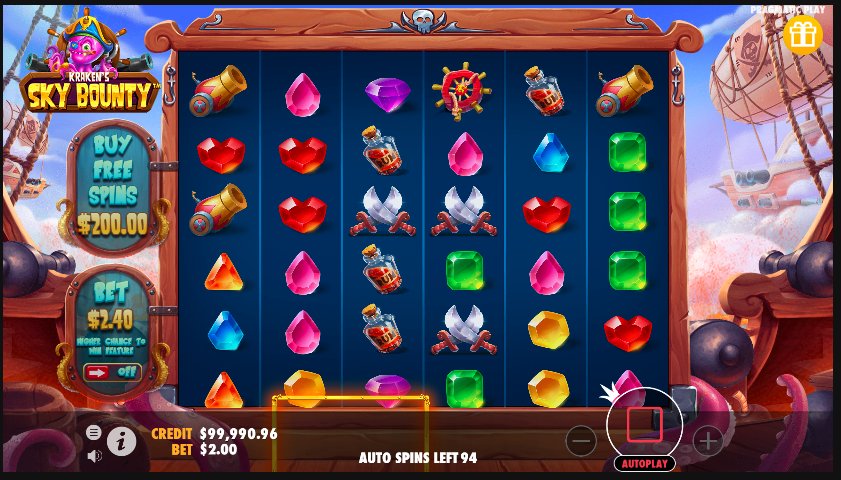Open the yellow gift box promotions

click(802, 34)
